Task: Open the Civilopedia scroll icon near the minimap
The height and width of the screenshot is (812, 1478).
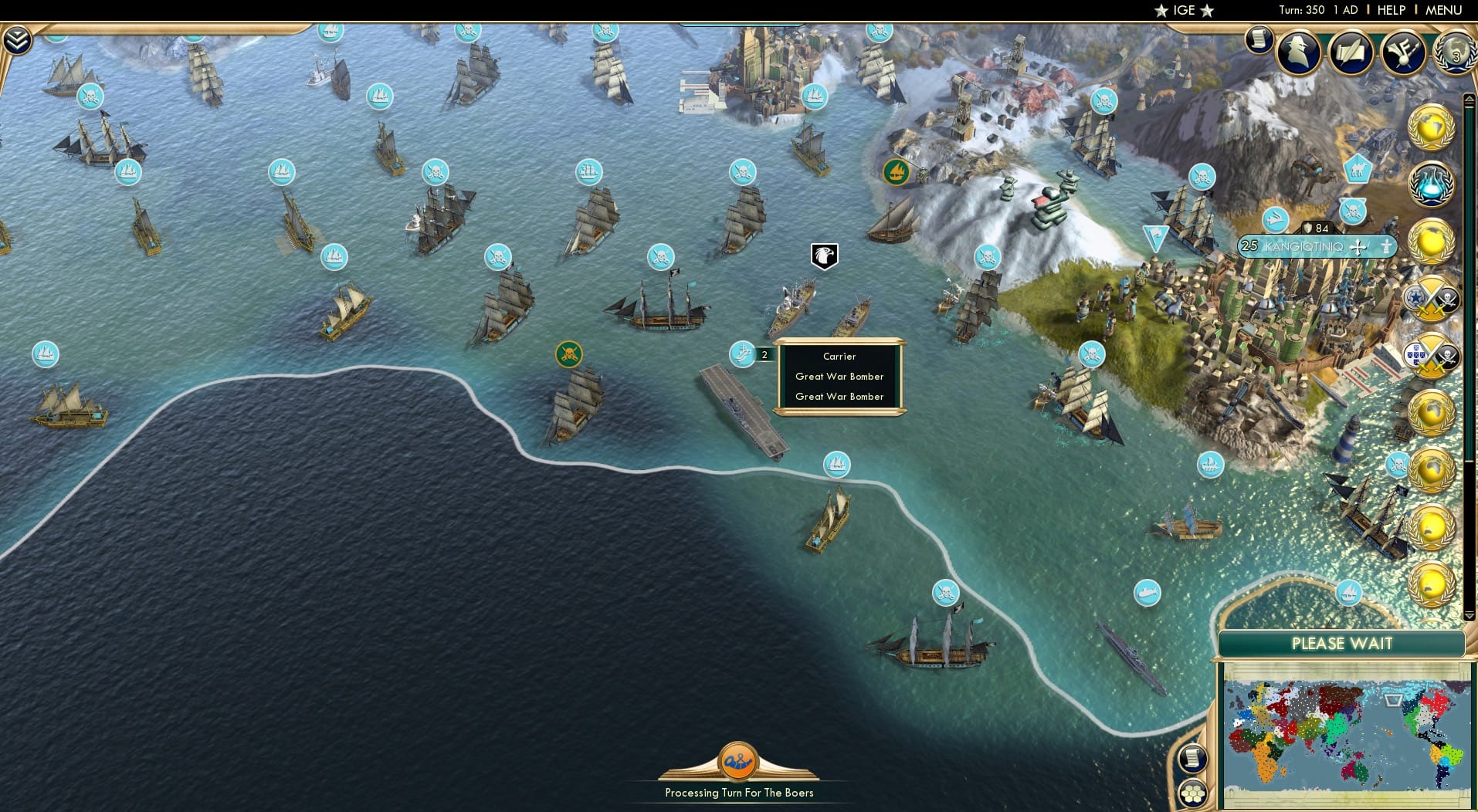Action: (x=1192, y=760)
